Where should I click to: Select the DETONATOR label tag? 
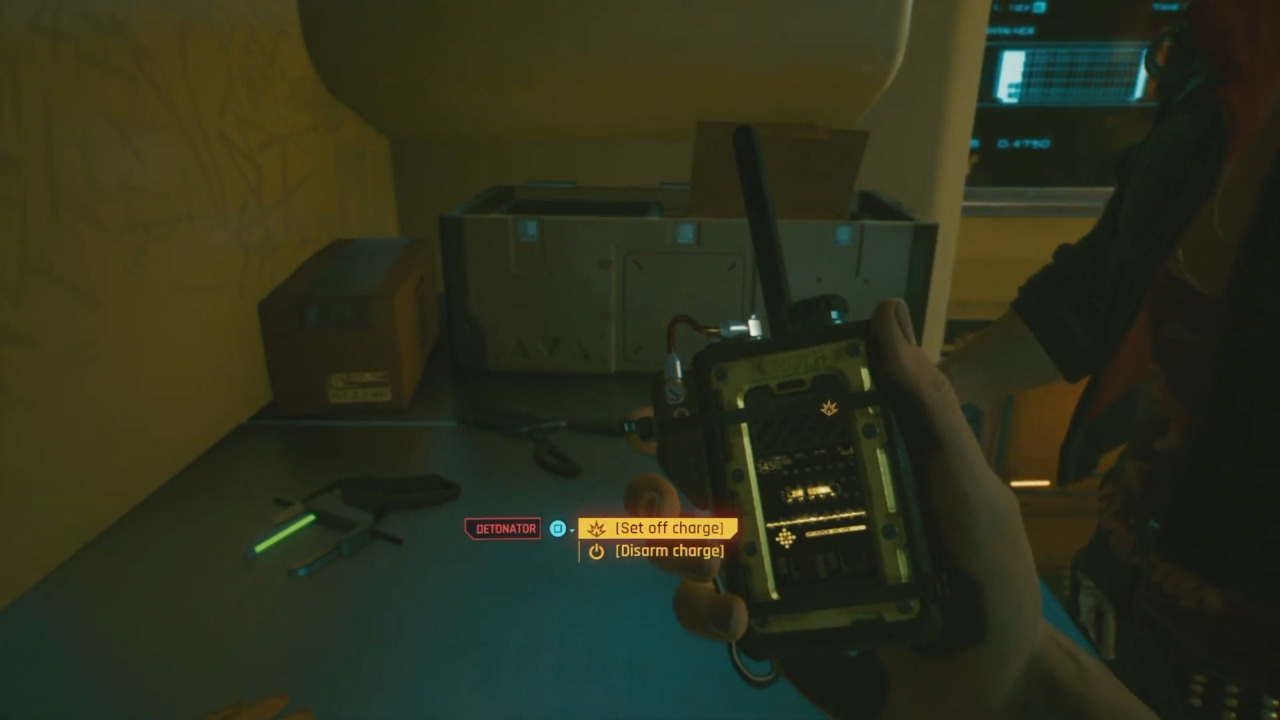point(503,528)
